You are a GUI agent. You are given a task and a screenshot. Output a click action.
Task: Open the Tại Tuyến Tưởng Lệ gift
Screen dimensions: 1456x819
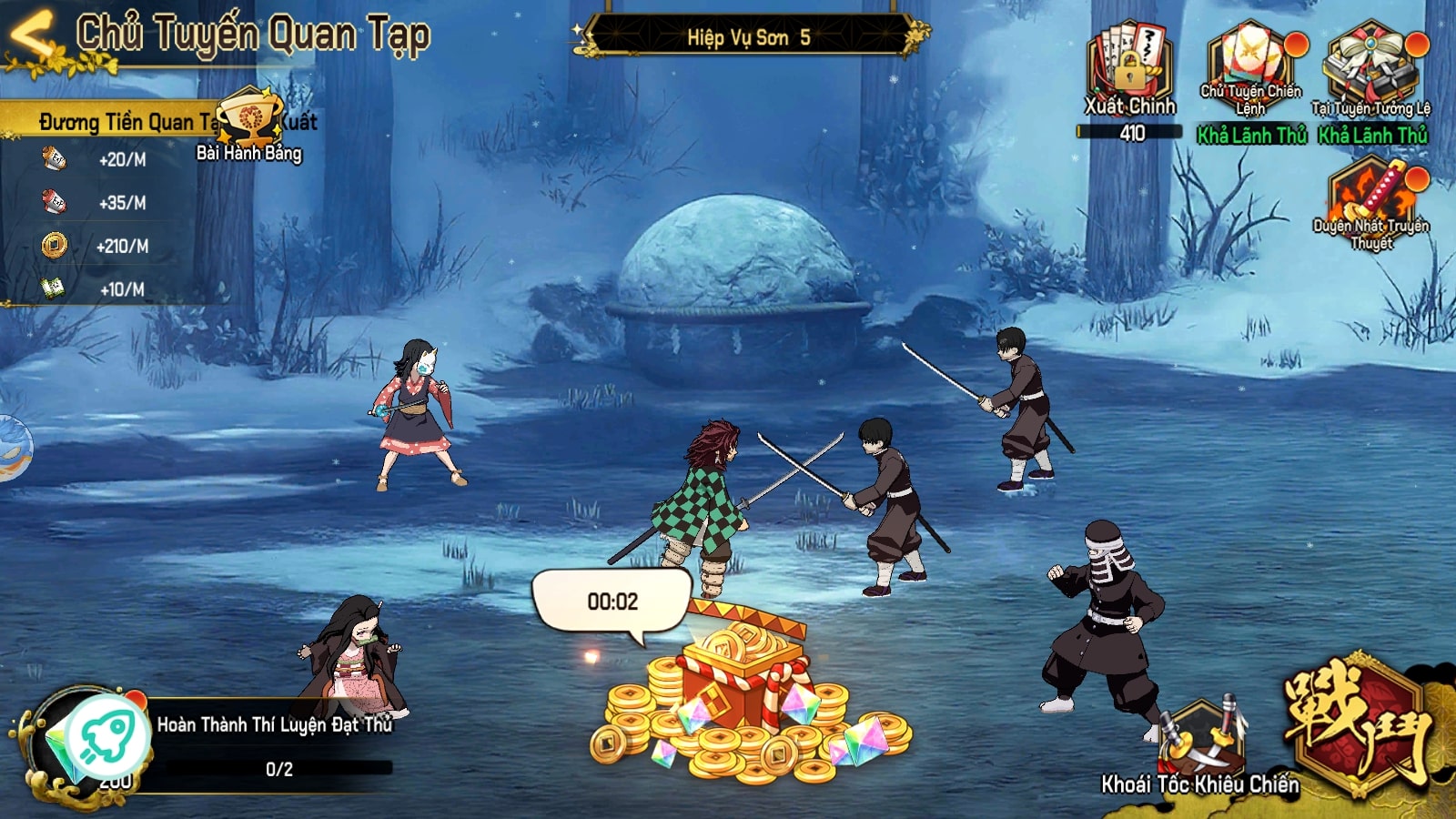[x=1370, y=68]
